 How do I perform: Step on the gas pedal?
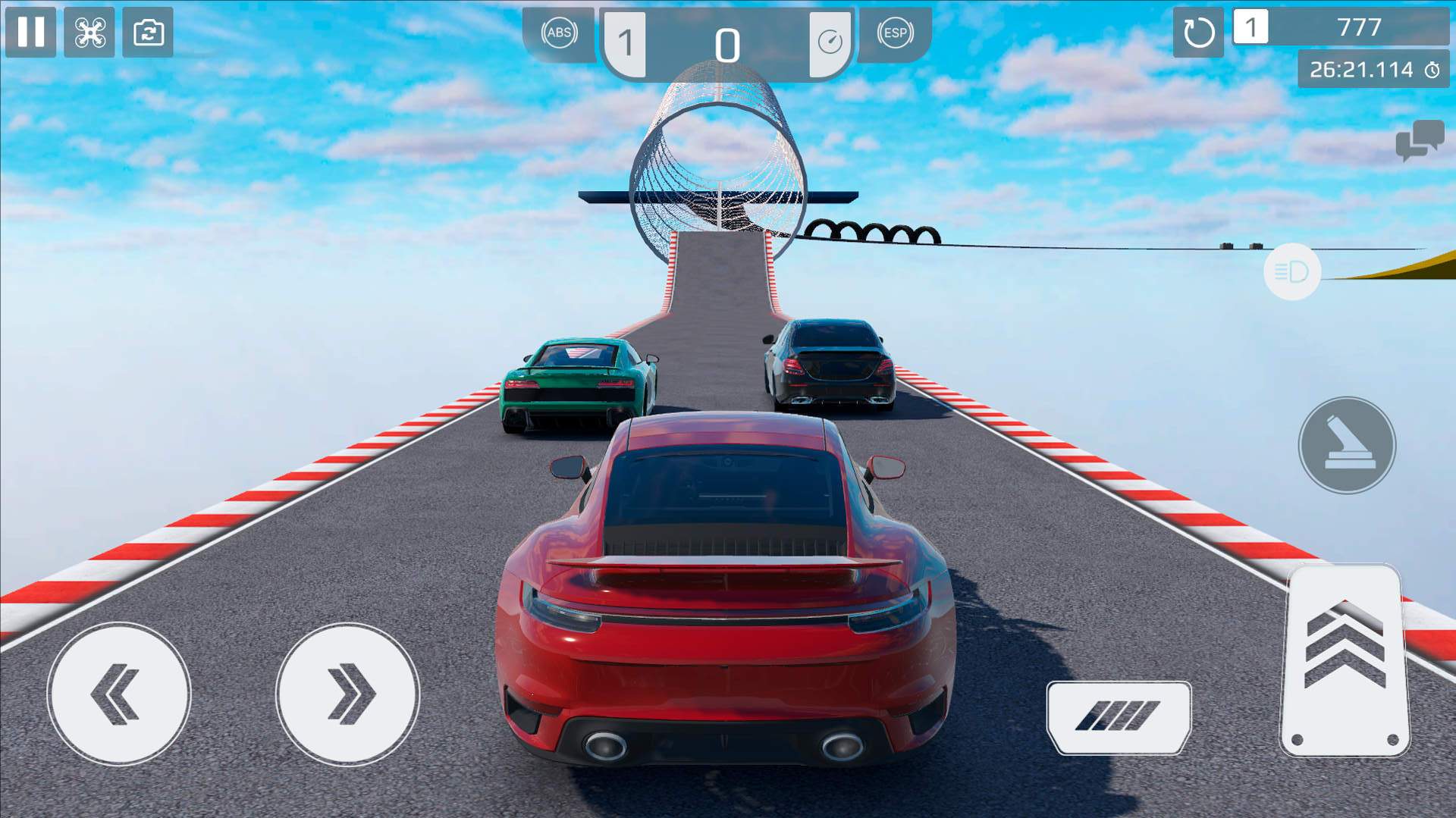coord(1345,660)
